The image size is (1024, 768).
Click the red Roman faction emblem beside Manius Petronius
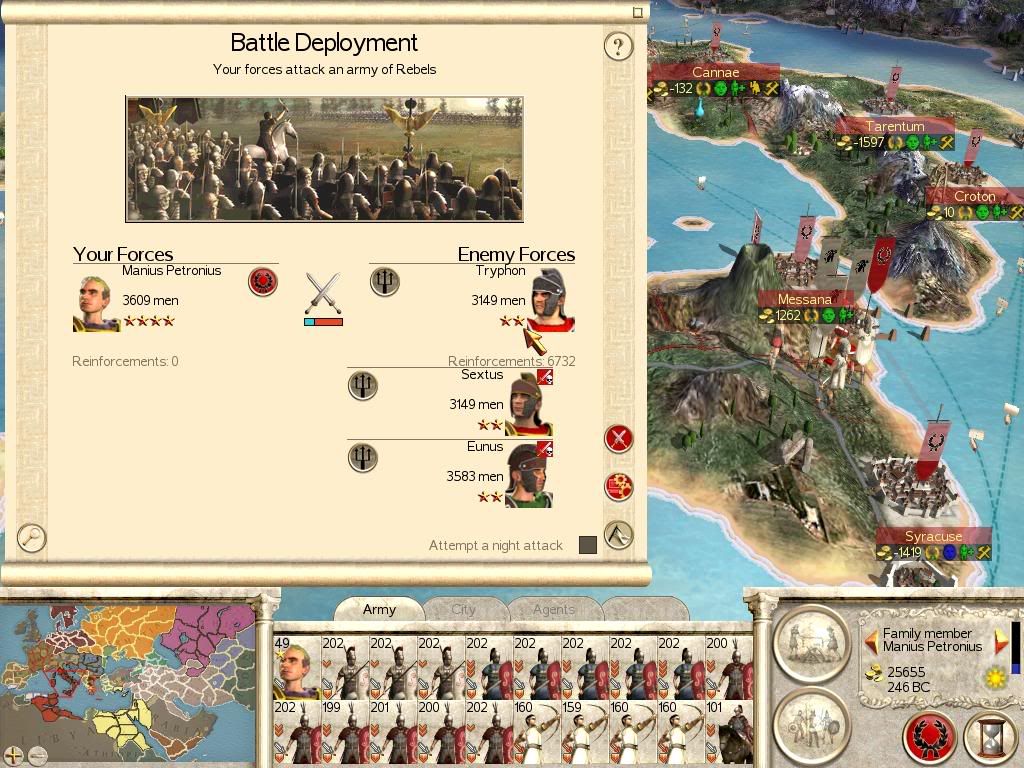point(263,282)
